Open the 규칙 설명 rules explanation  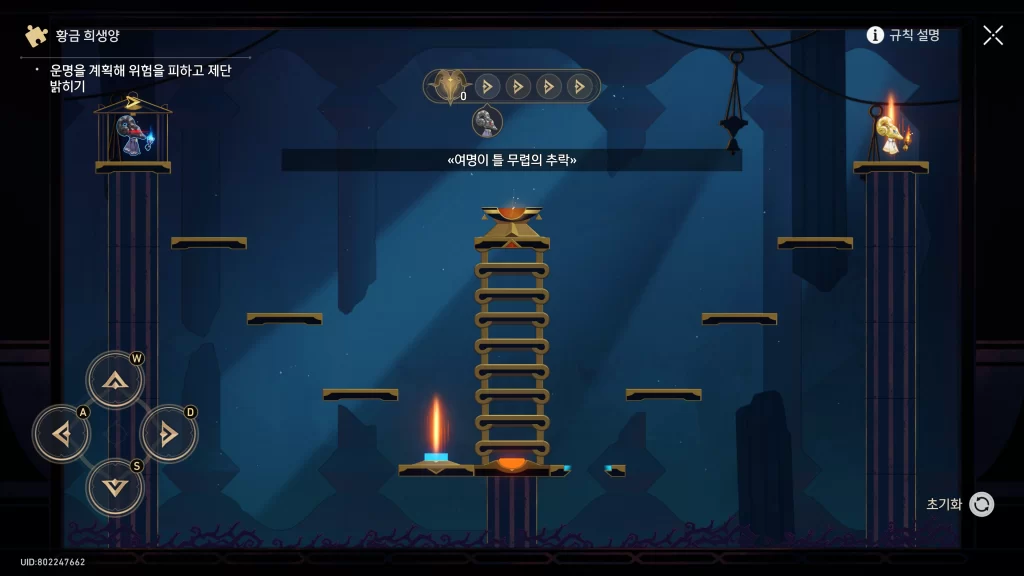(903, 35)
